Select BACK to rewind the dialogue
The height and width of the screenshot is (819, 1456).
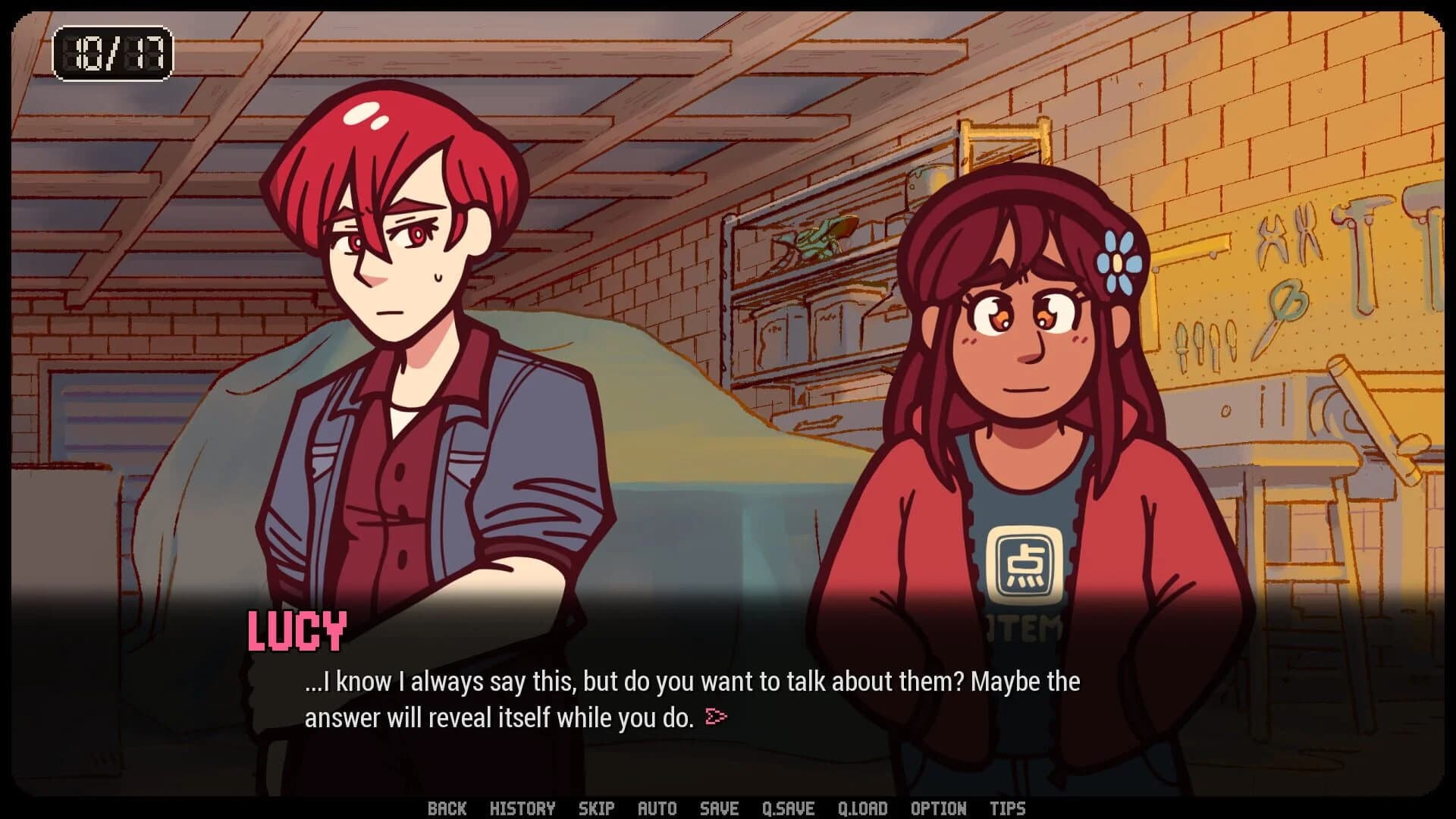(x=448, y=808)
